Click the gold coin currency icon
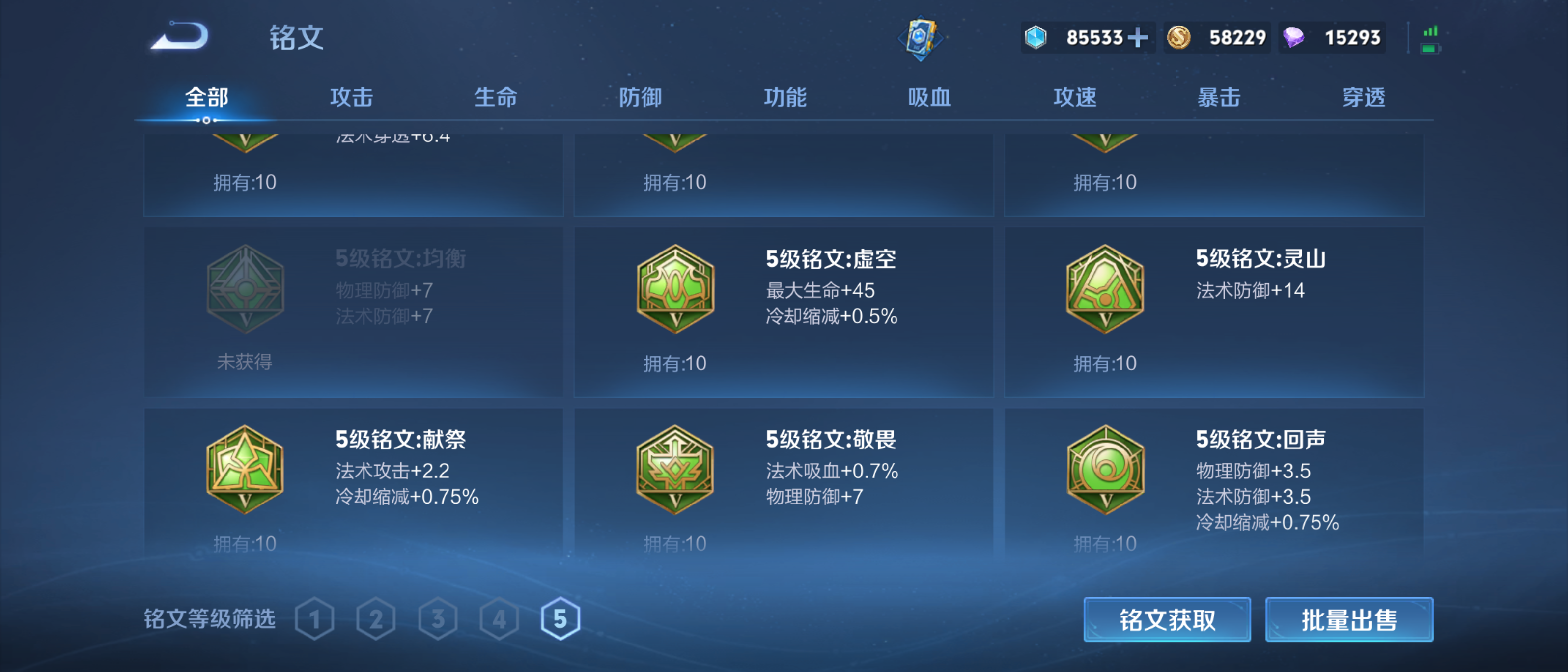 (1179, 38)
